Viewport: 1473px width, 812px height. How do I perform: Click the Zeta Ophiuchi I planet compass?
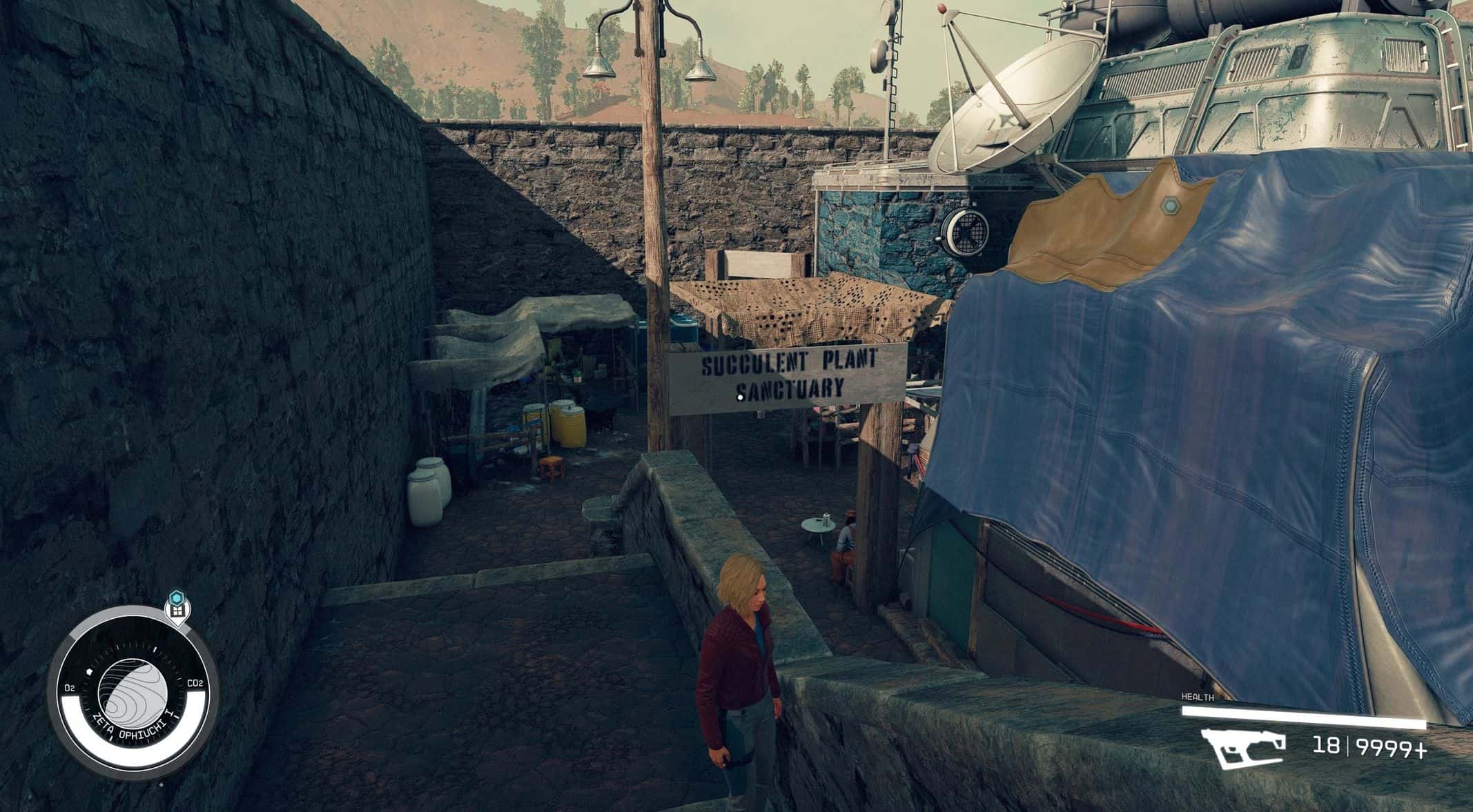pyautogui.click(x=133, y=692)
